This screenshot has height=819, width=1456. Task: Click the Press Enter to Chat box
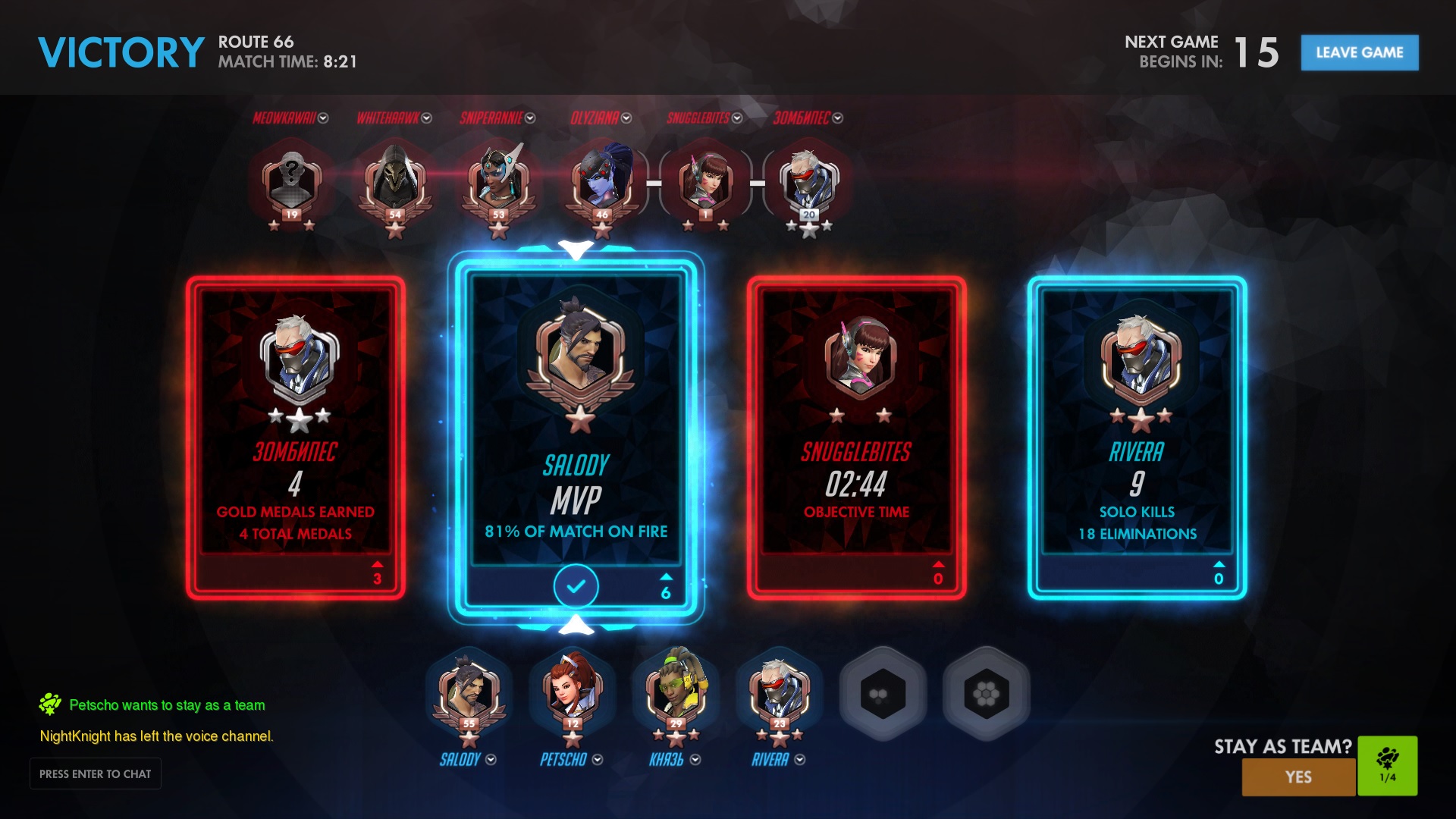tap(96, 773)
